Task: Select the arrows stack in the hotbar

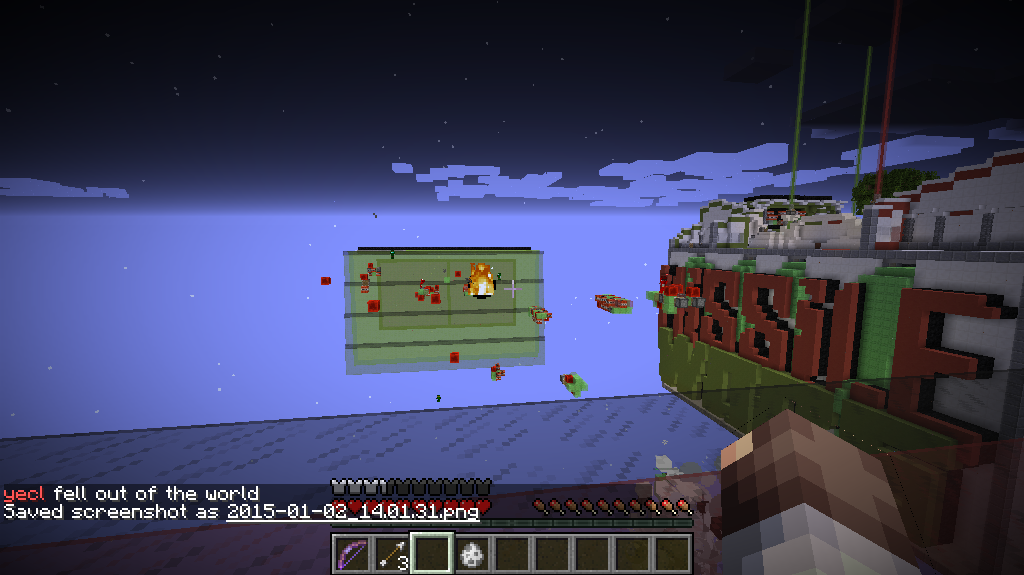Action: [392, 553]
